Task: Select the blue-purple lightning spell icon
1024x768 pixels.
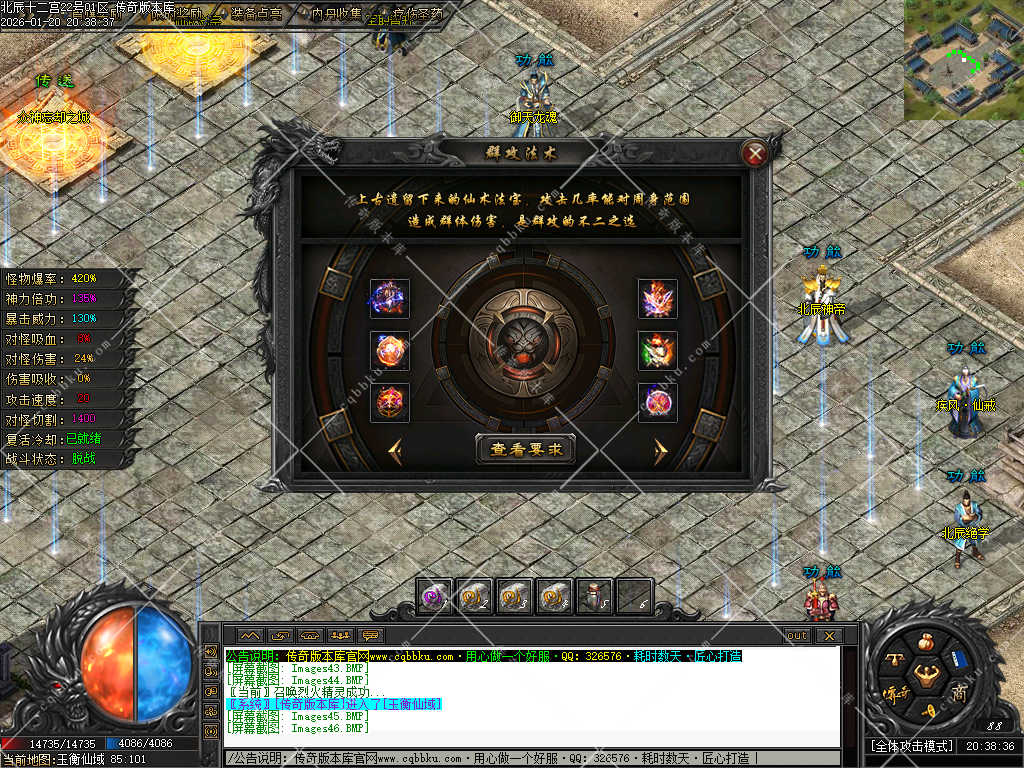Action: pyautogui.click(x=389, y=298)
